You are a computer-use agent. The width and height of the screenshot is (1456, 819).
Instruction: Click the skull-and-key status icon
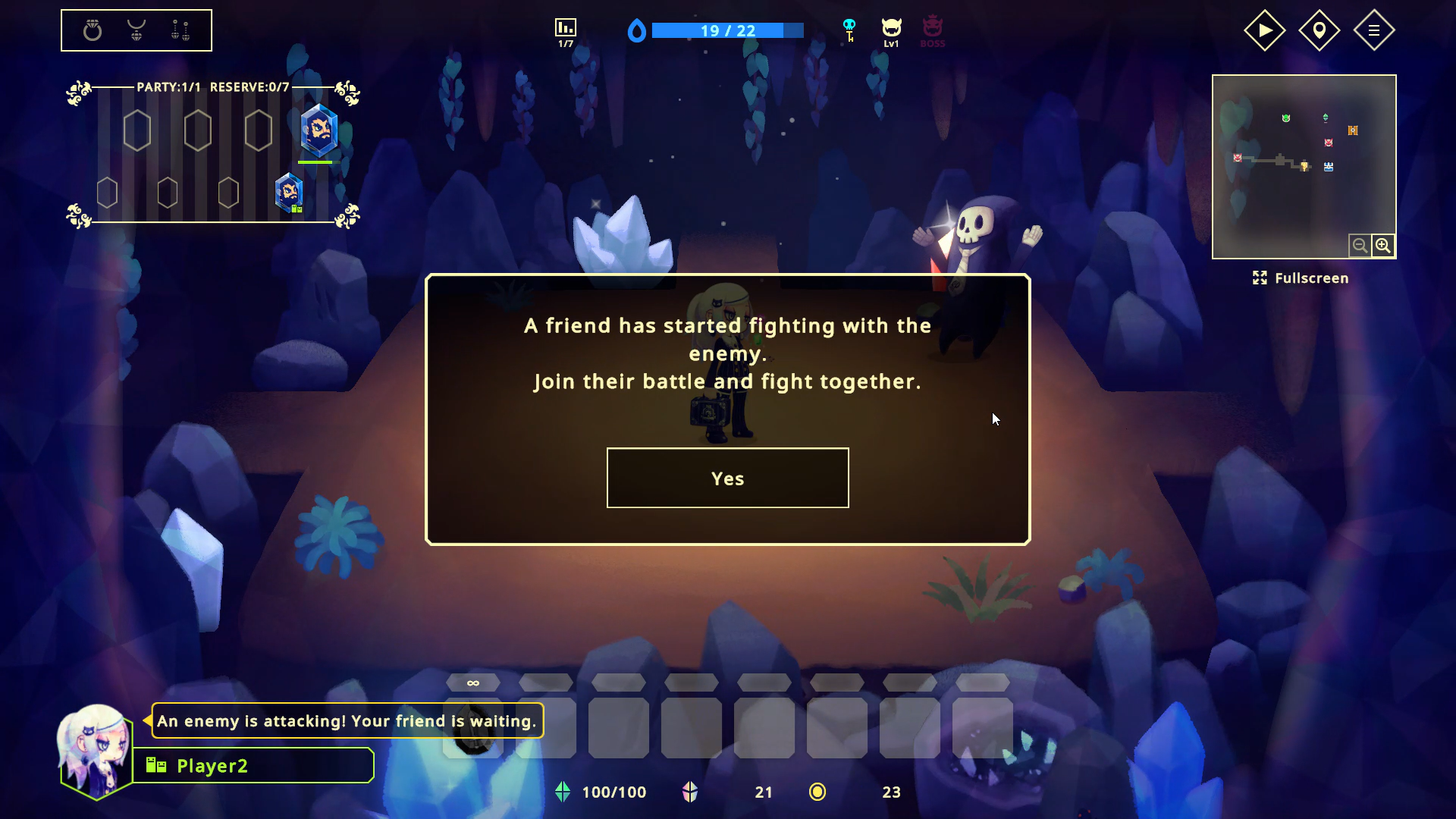tap(849, 30)
